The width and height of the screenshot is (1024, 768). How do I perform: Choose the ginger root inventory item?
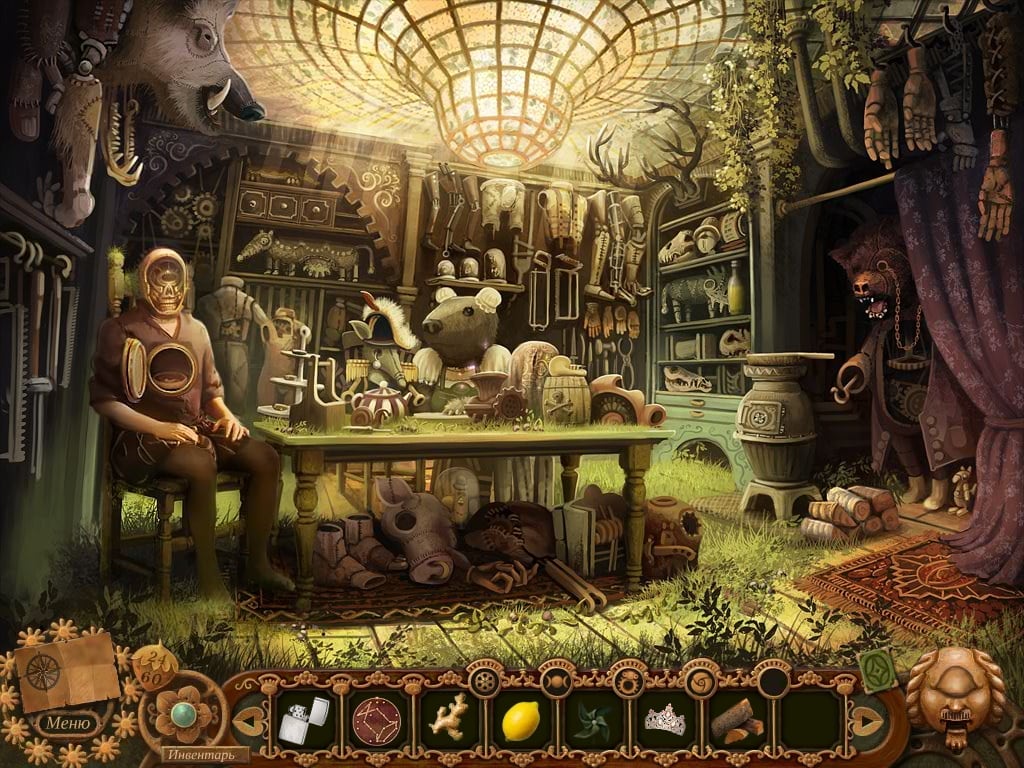[446, 718]
